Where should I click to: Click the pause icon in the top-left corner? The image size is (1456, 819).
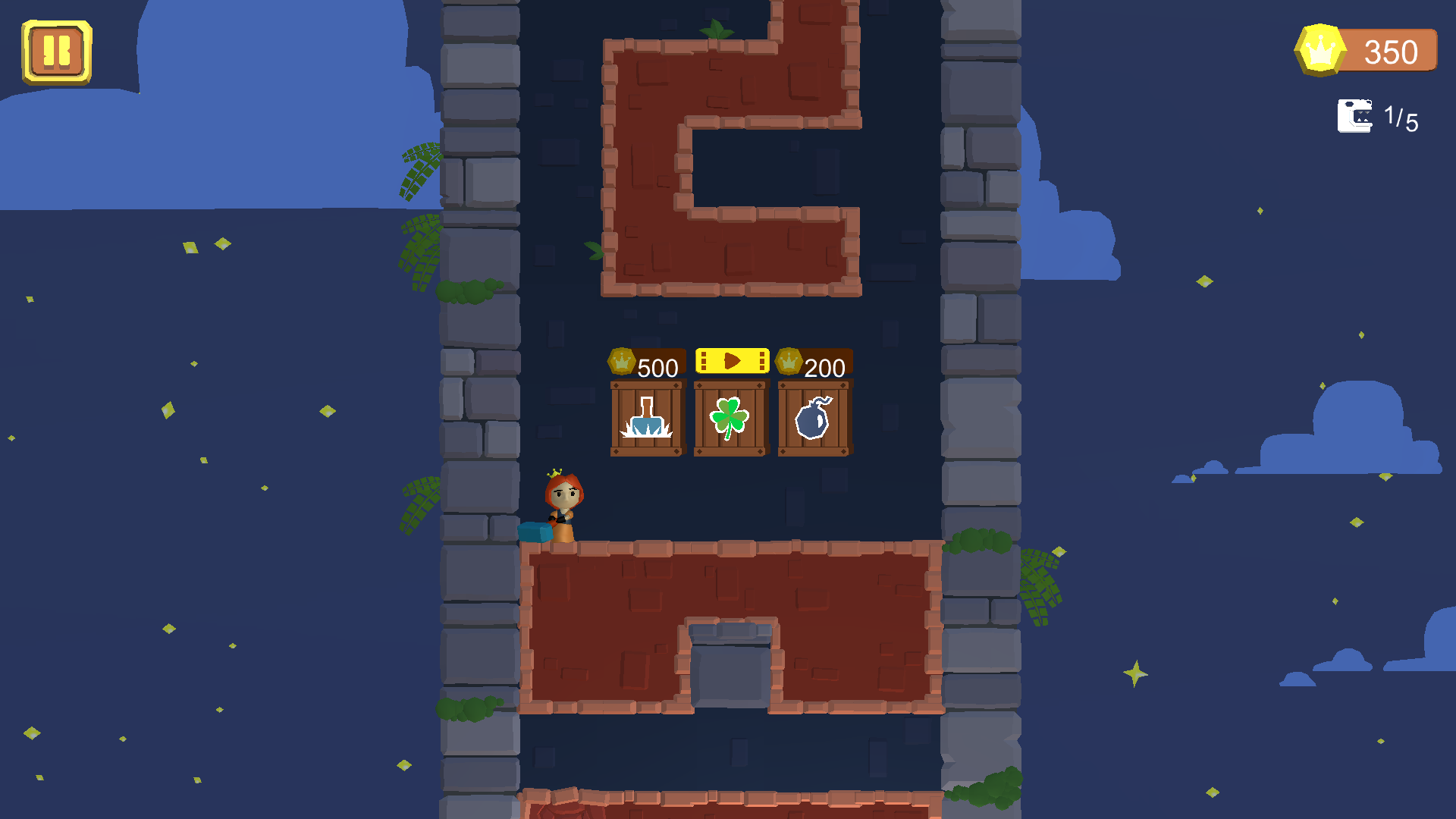(56, 52)
